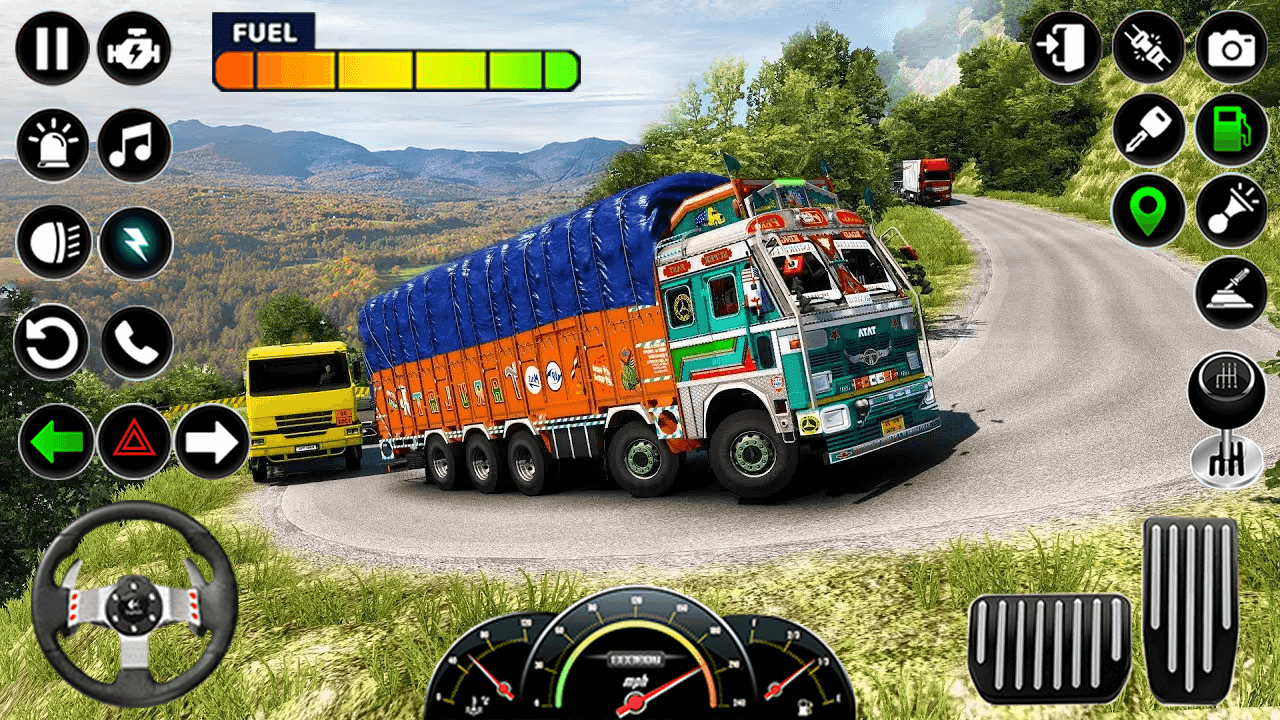Exit the truck using the door icon
This screenshot has height=720, width=1280.
pyautogui.click(x=1066, y=48)
